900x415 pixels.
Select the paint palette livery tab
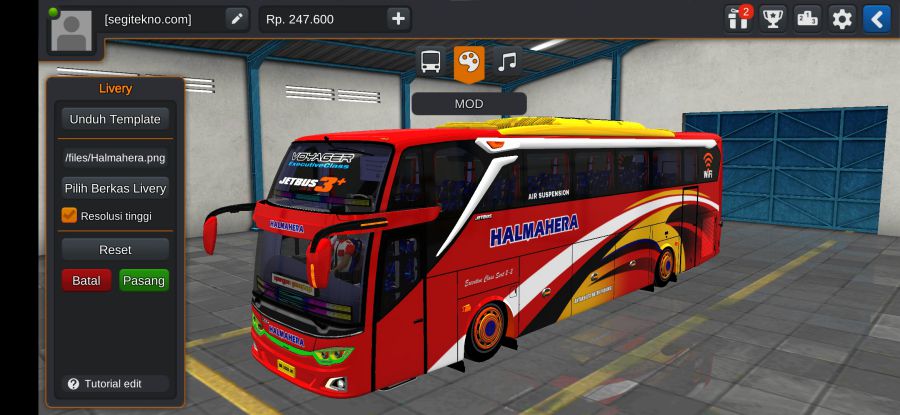(468, 62)
